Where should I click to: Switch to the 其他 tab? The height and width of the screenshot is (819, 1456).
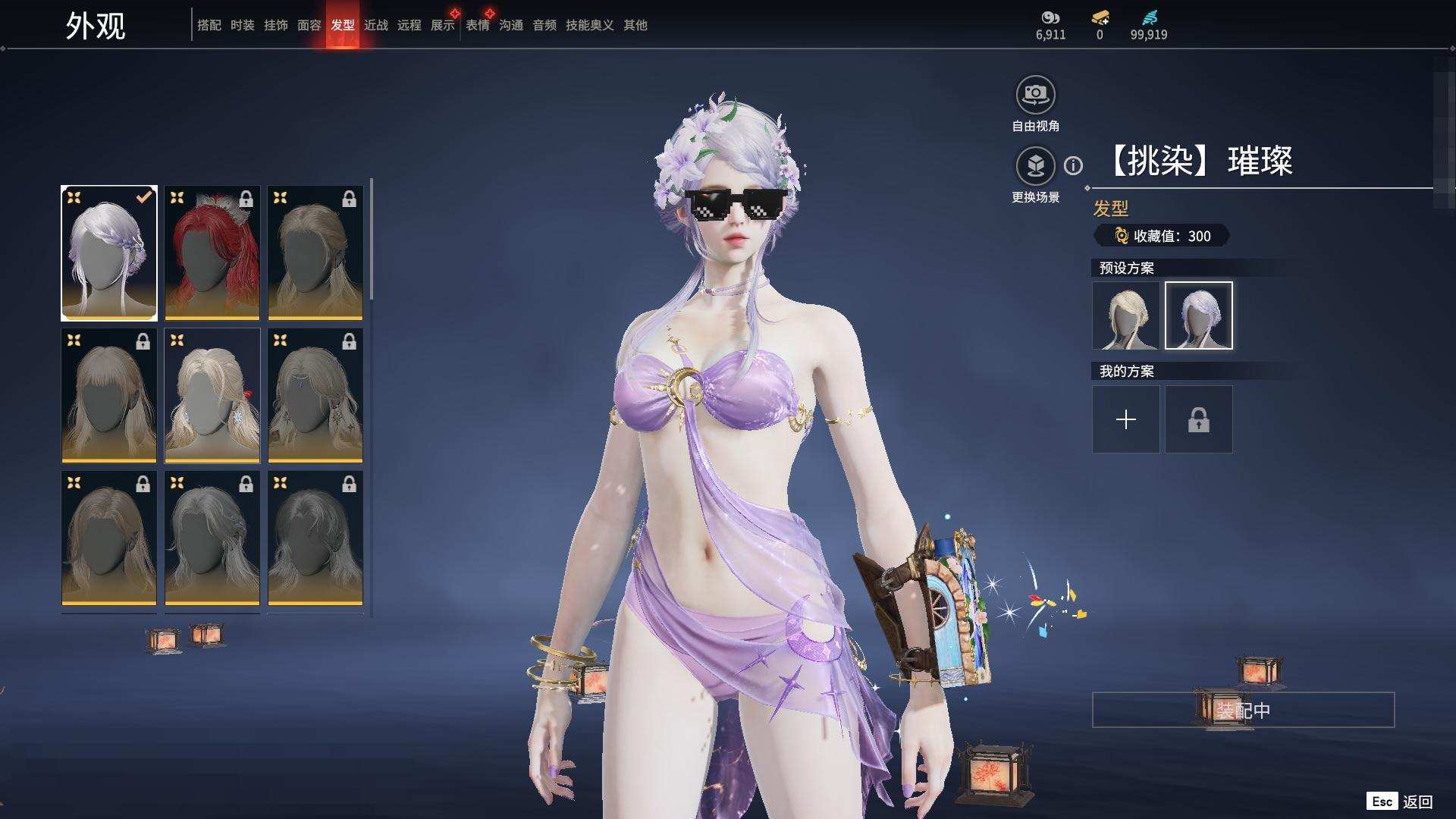pyautogui.click(x=635, y=25)
